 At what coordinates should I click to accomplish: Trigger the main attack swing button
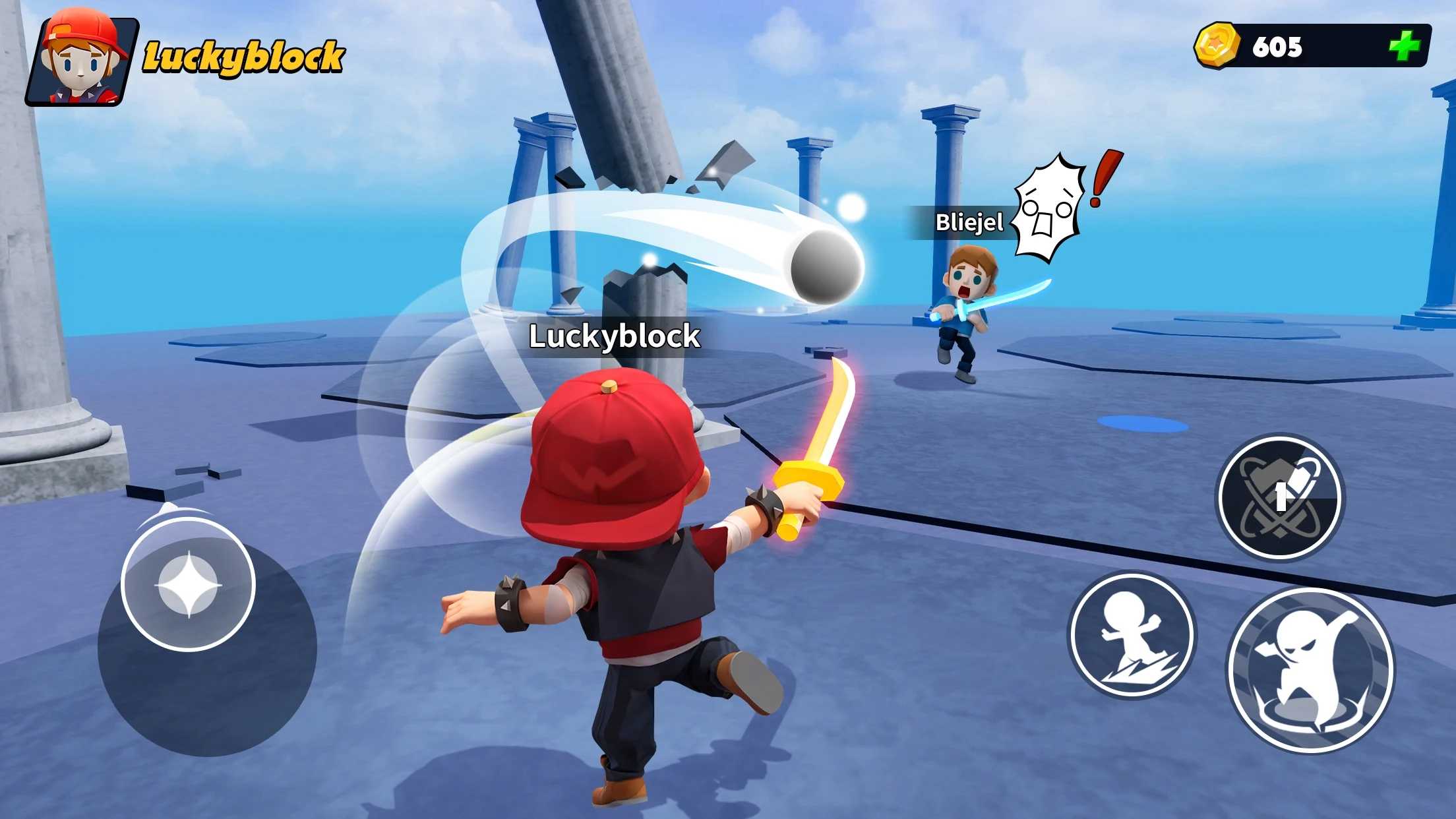coord(1310,670)
